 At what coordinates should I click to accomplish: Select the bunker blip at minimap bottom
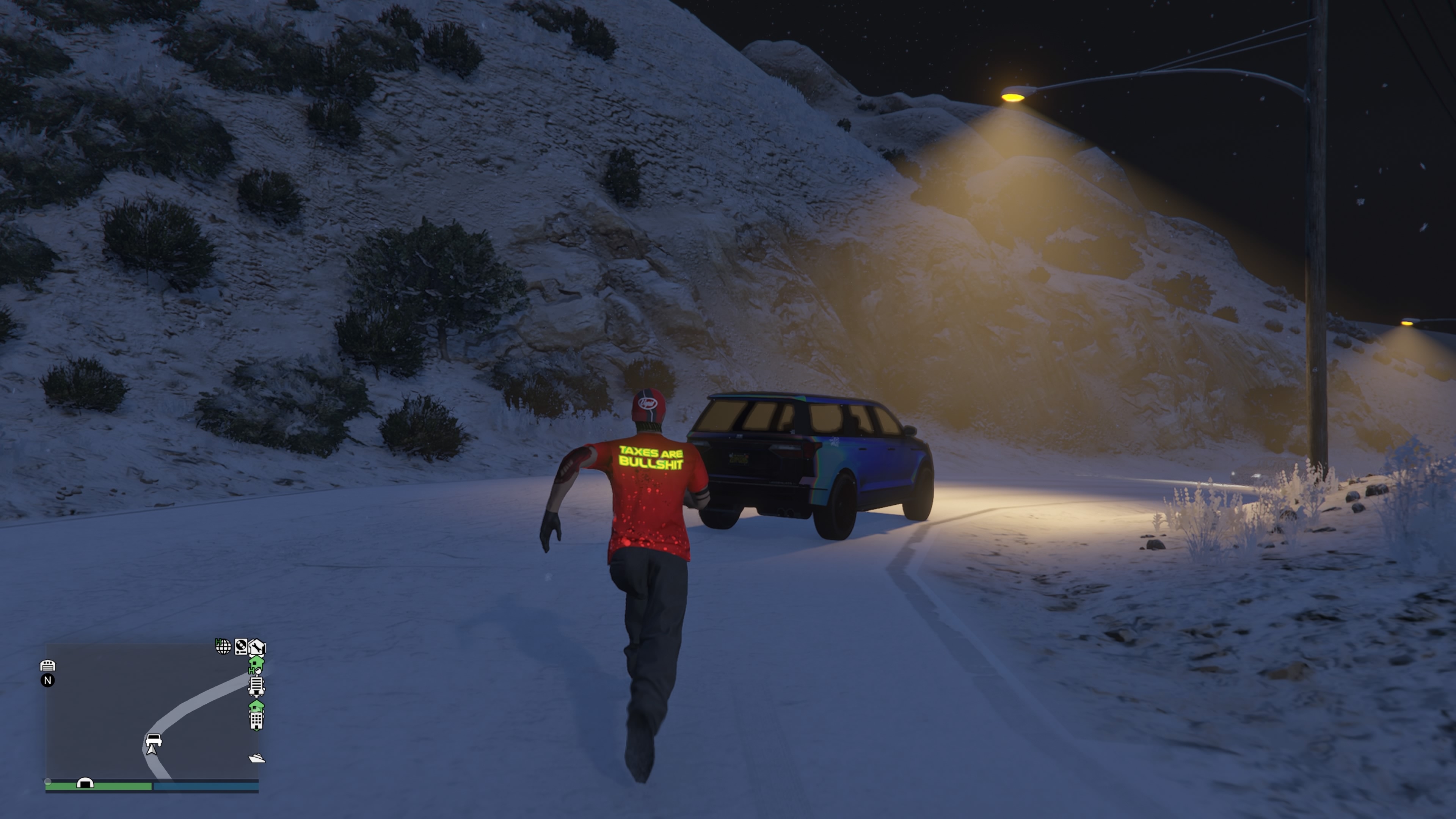(x=85, y=783)
